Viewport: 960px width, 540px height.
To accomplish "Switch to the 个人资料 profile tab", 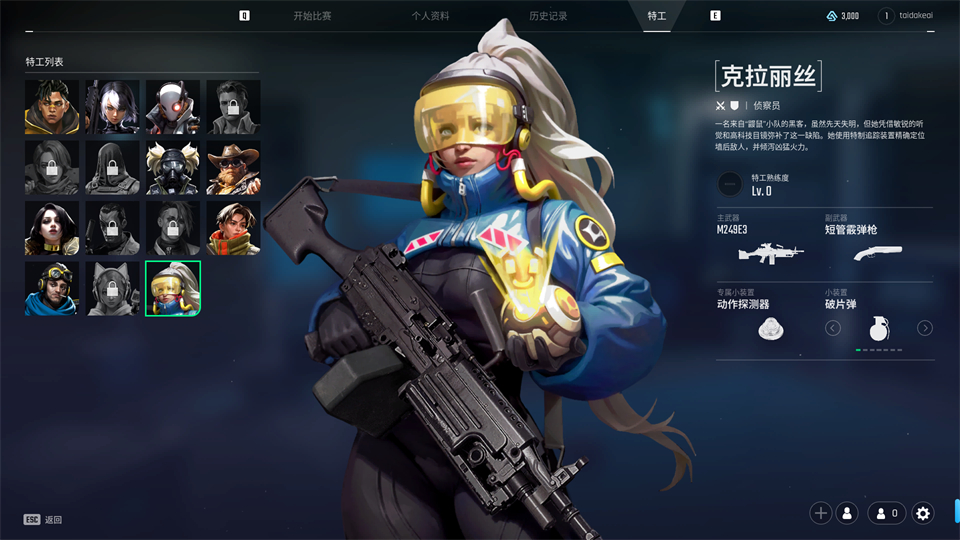I will pos(430,16).
